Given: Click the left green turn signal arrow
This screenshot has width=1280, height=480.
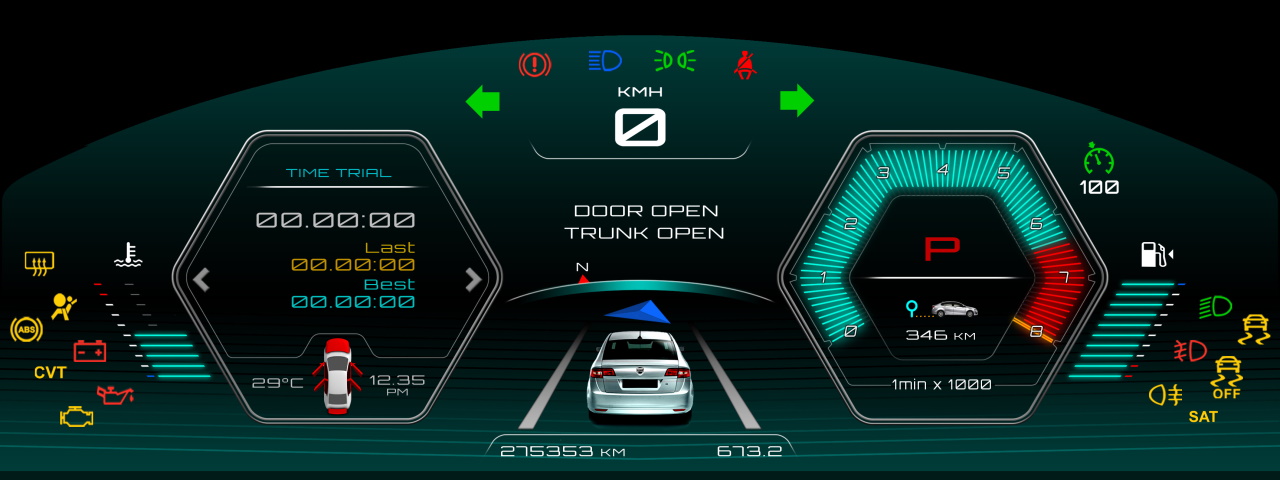Looking at the screenshot, I should pyautogui.click(x=483, y=100).
